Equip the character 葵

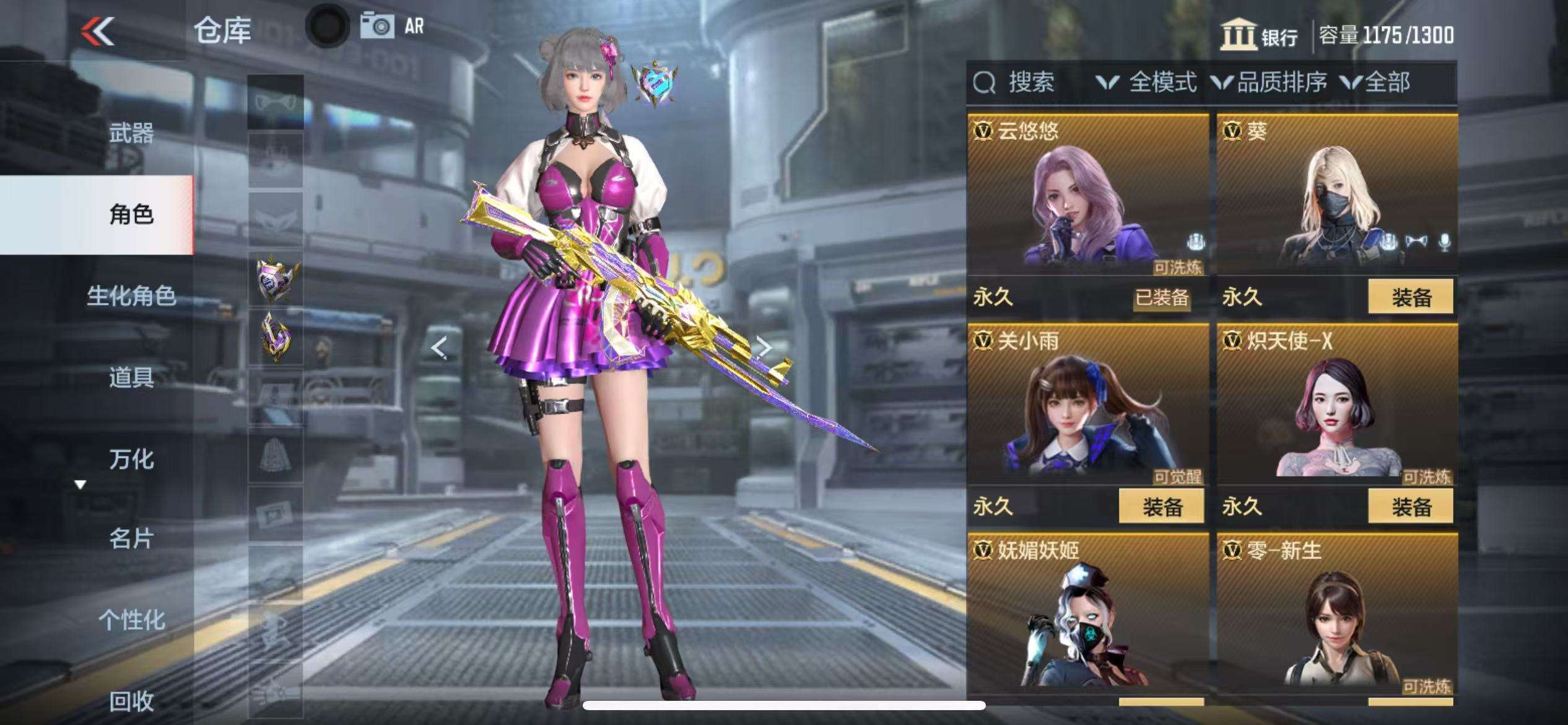click(x=1411, y=297)
